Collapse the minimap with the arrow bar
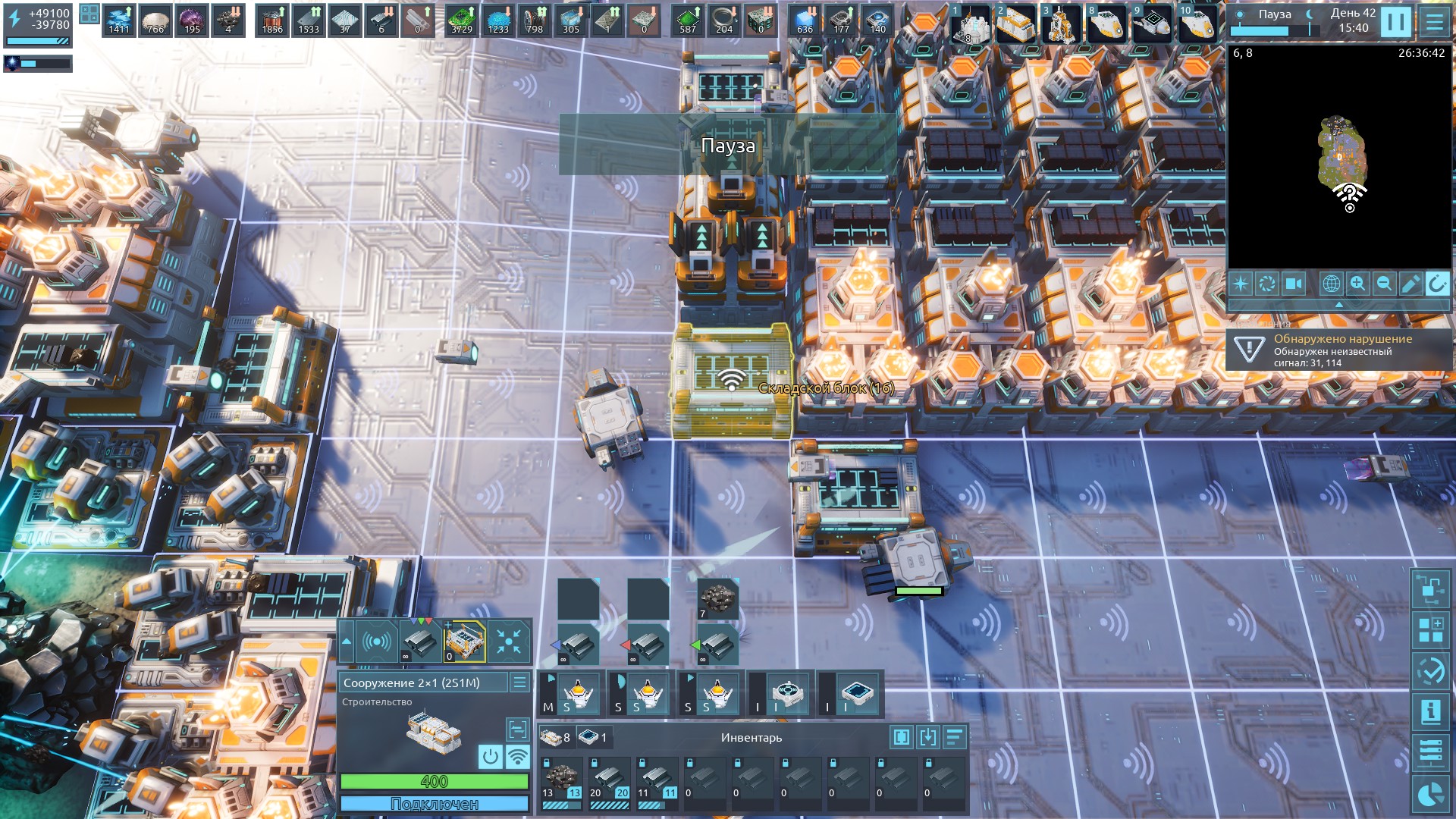 point(1338,304)
